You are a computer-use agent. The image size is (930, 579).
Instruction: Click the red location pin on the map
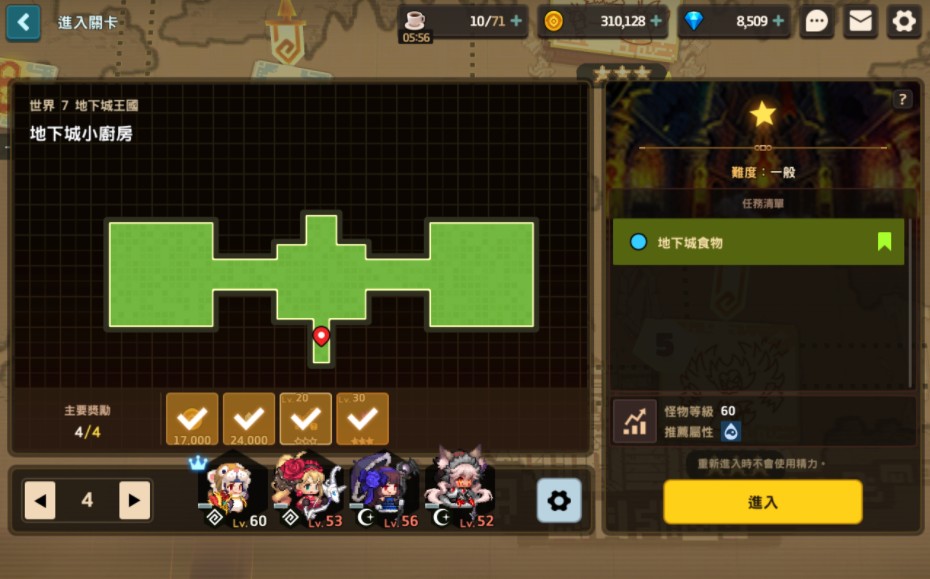[x=321, y=336]
